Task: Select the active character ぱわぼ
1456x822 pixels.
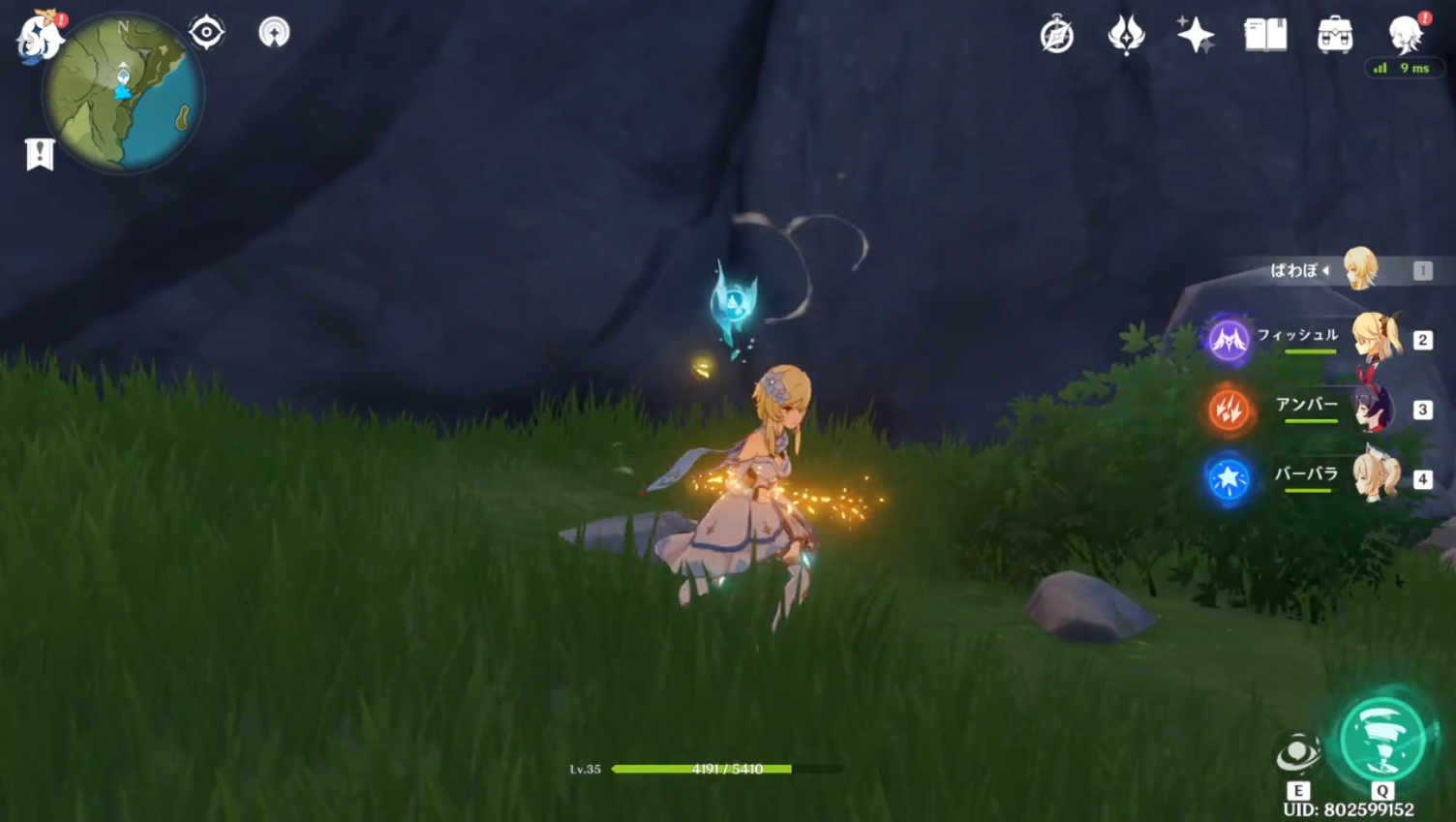Action: click(1359, 269)
